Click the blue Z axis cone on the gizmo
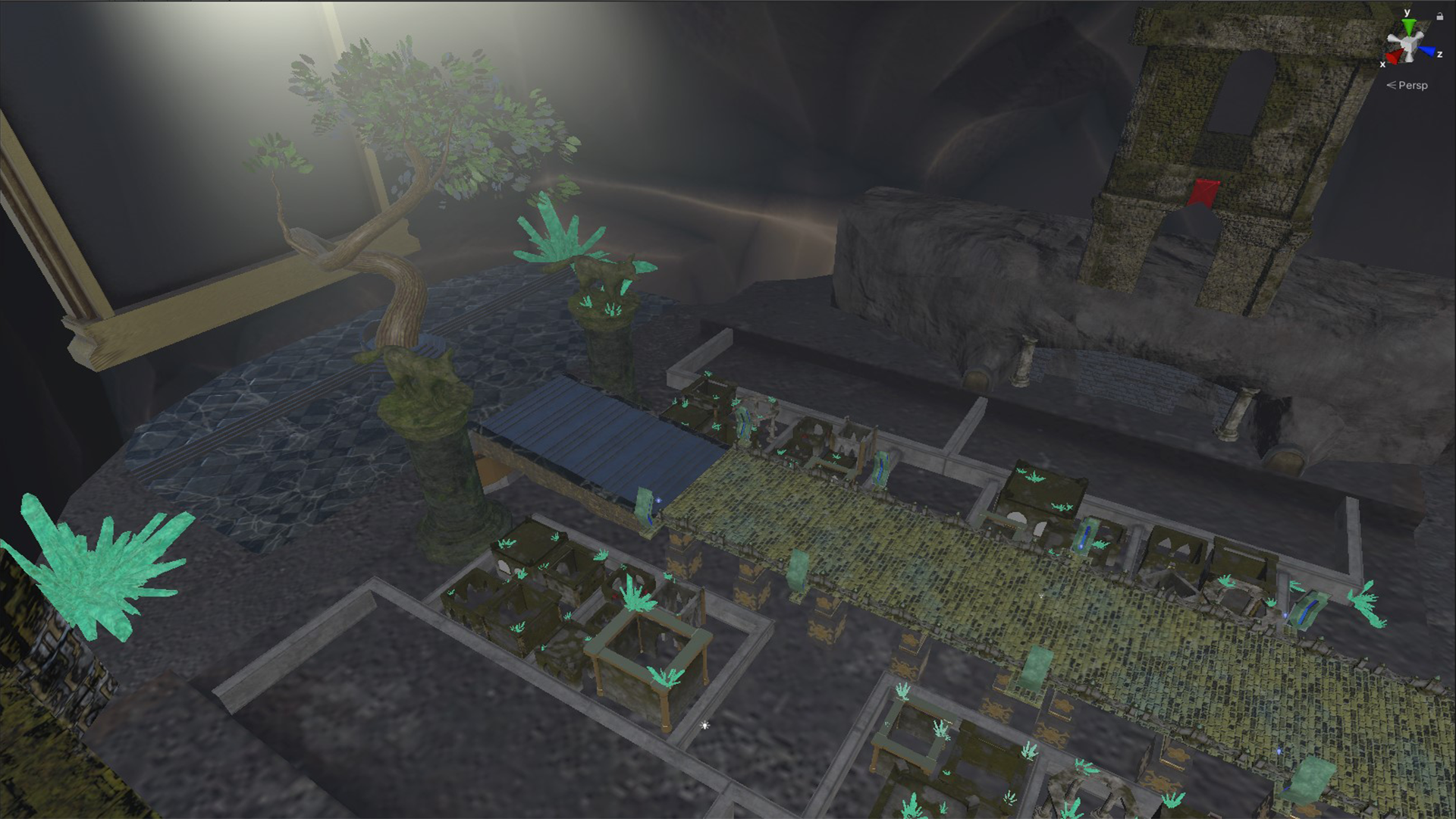Viewport: 1456px width, 819px height. point(1429,52)
